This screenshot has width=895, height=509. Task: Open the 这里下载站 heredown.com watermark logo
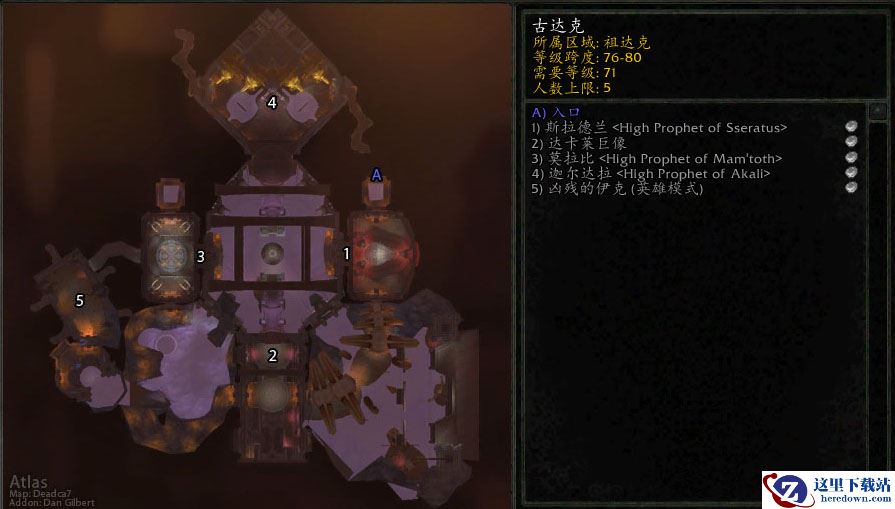click(828, 490)
